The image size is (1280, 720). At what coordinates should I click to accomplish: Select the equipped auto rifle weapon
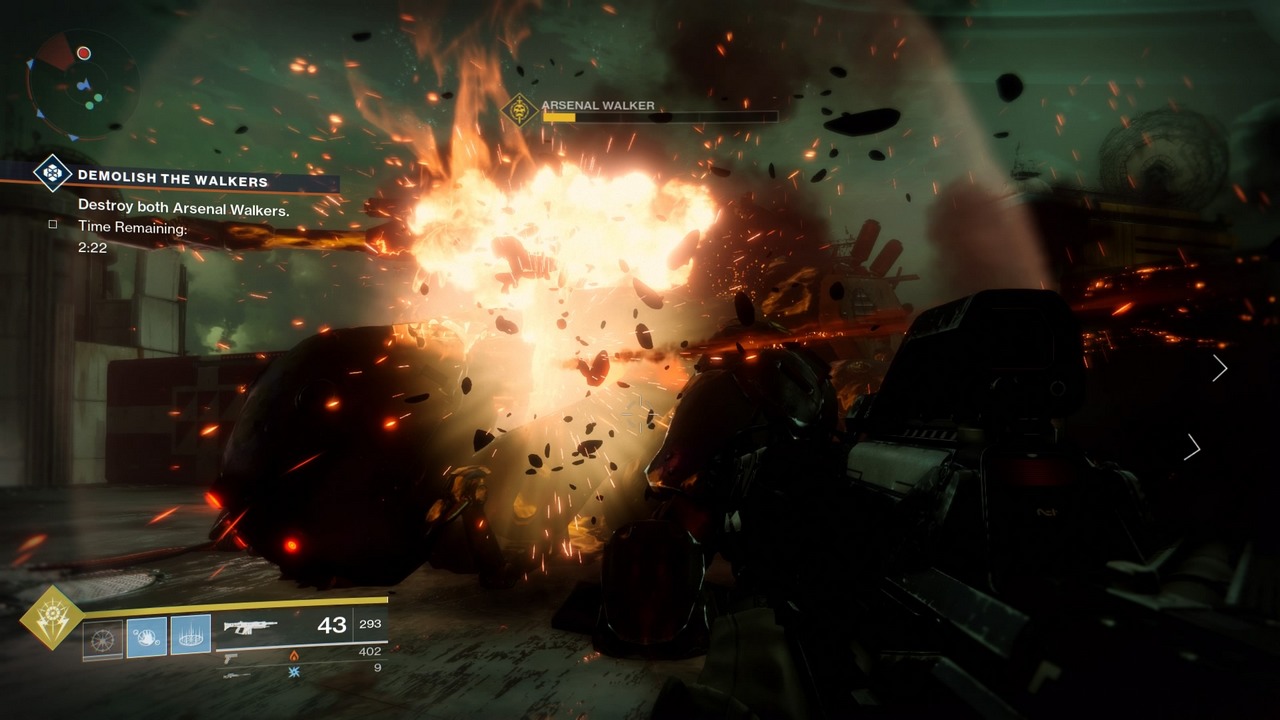pyautogui.click(x=250, y=627)
